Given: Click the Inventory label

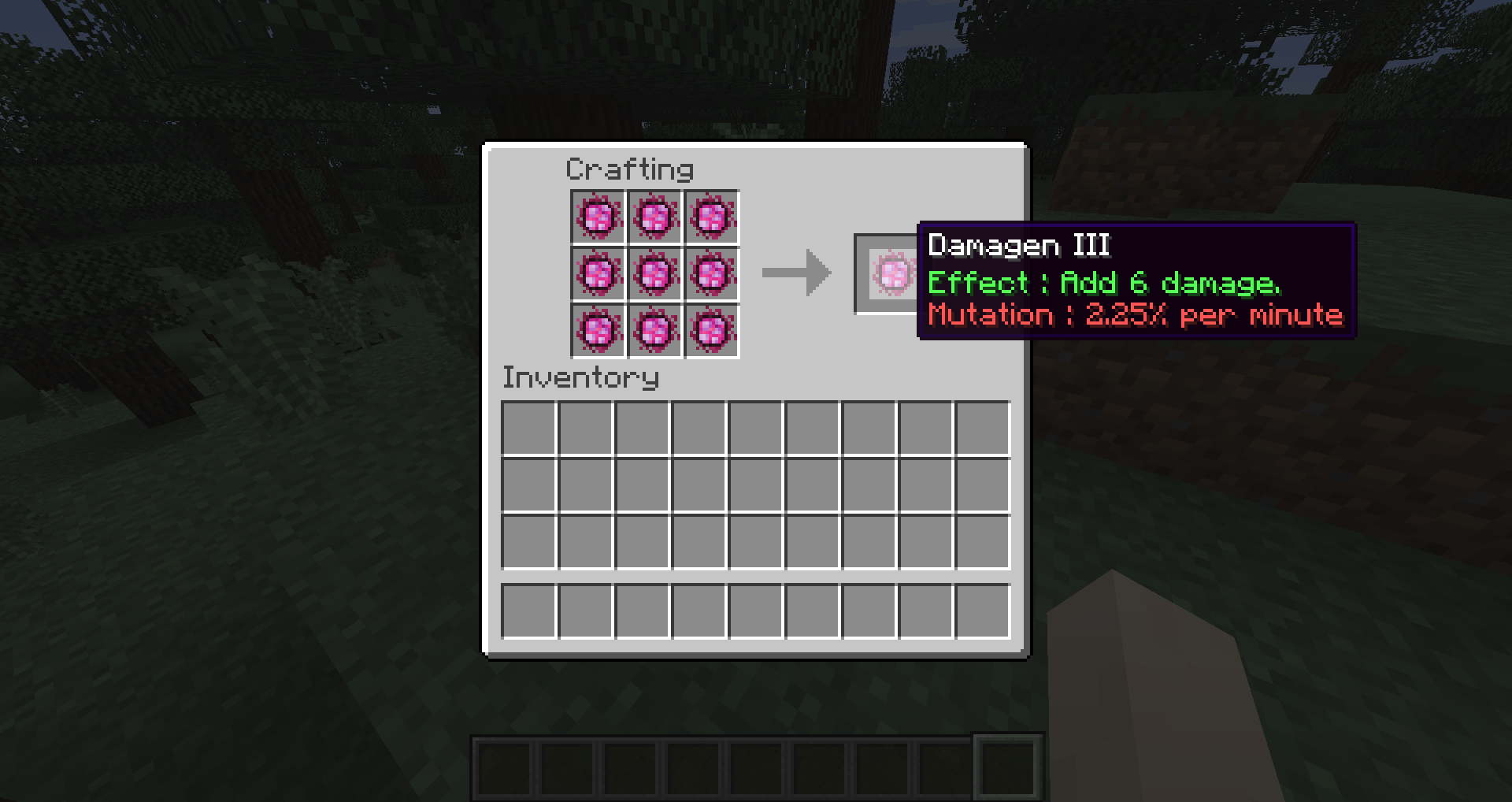Looking at the screenshot, I should (580, 378).
